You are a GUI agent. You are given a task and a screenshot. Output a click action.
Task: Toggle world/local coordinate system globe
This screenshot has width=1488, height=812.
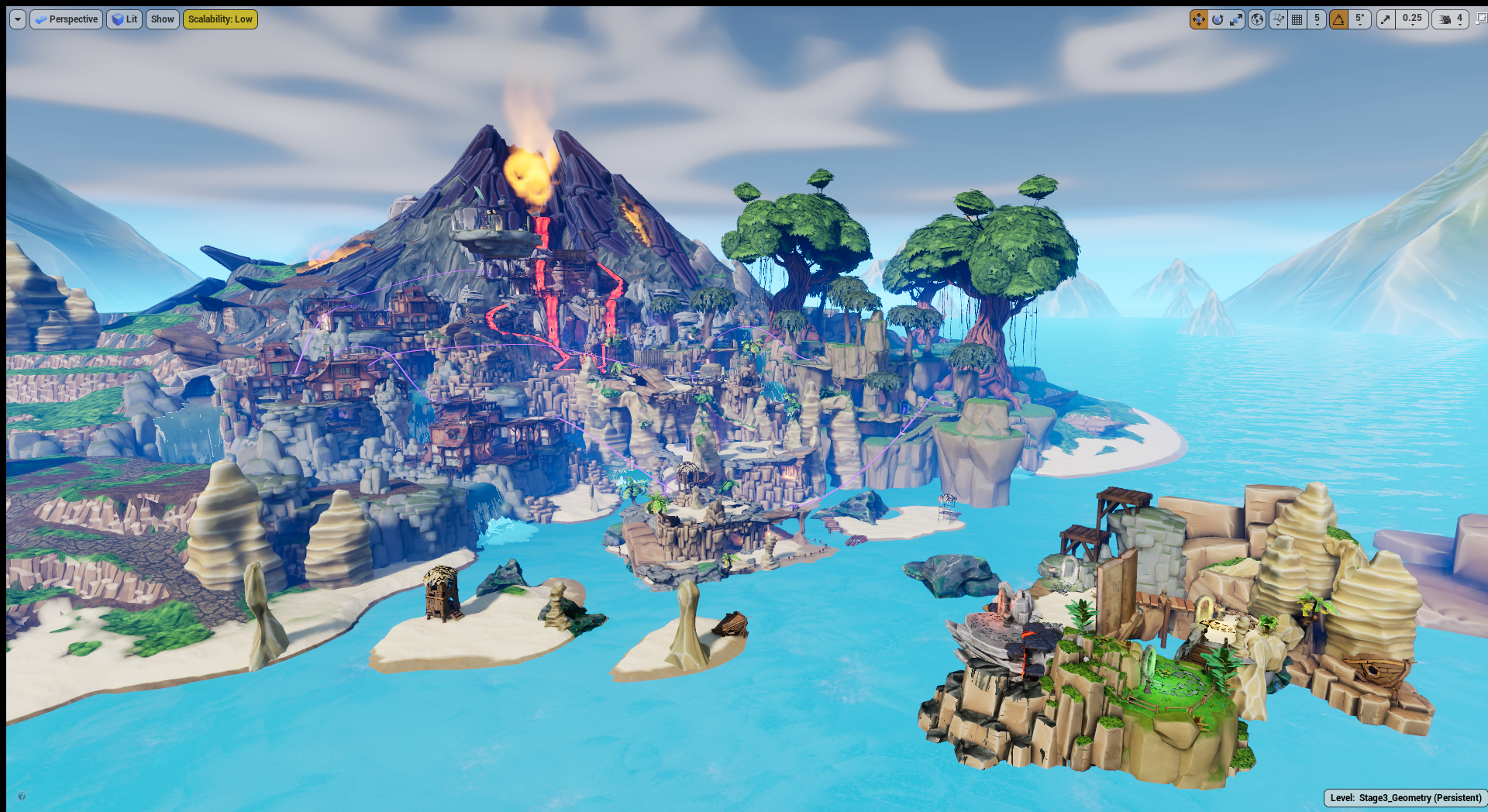tap(1257, 19)
